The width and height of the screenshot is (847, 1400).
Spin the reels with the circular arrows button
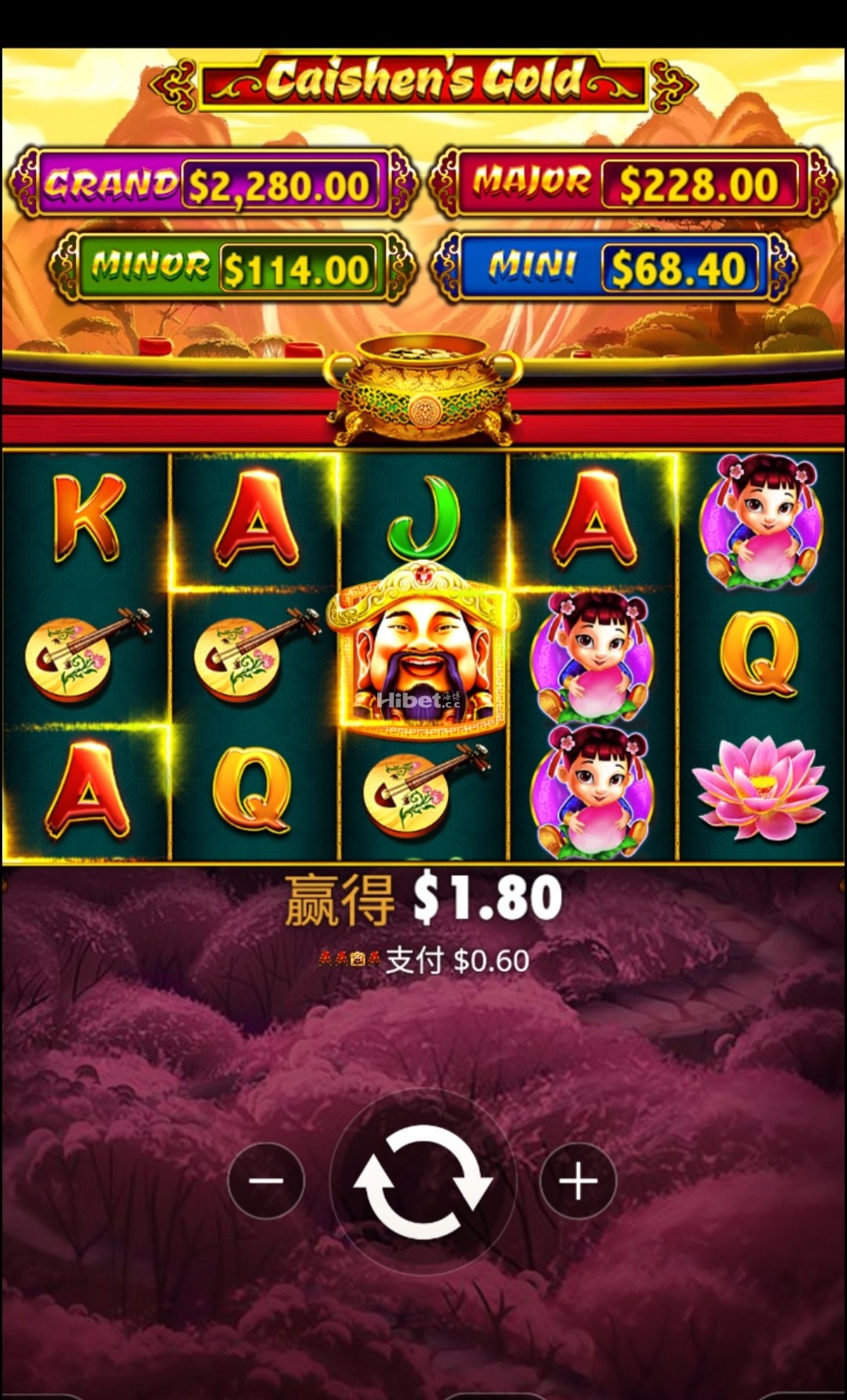pyautogui.click(x=423, y=1181)
